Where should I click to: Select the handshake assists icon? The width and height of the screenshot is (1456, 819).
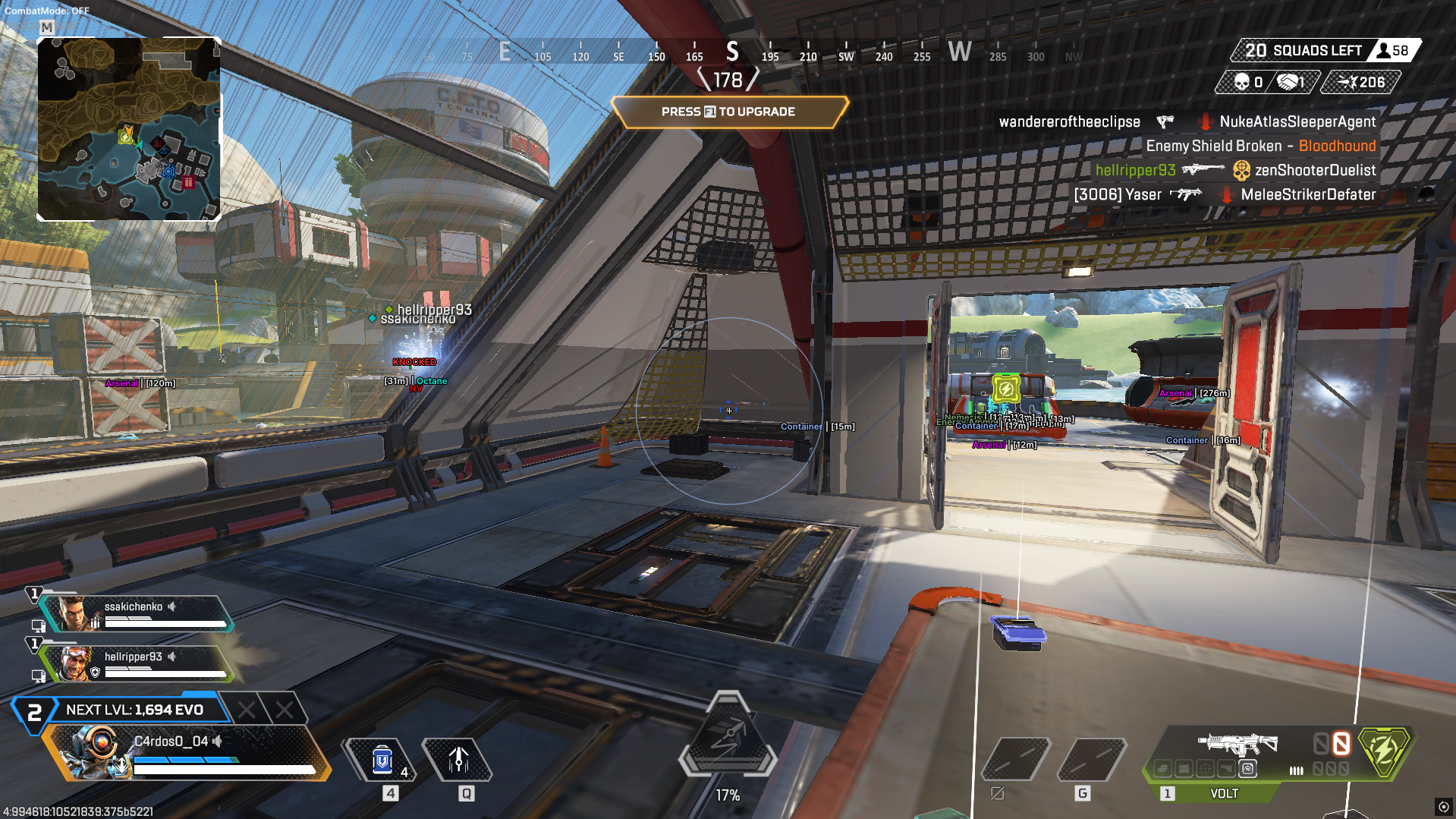click(1288, 81)
